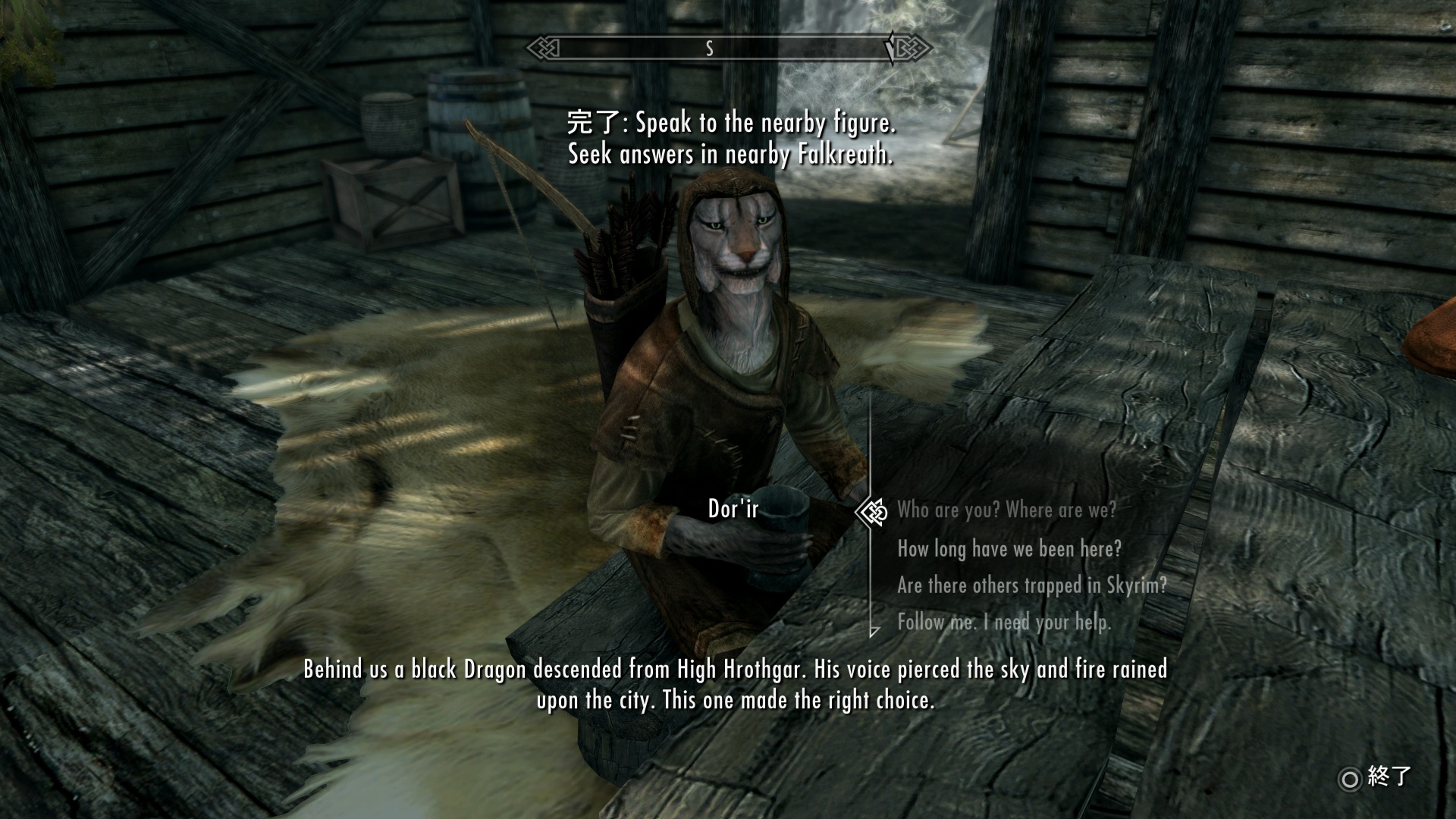Select "Are there others trapped in Skyrim?"
Viewport: 1456px width, 819px height.
point(1031,585)
